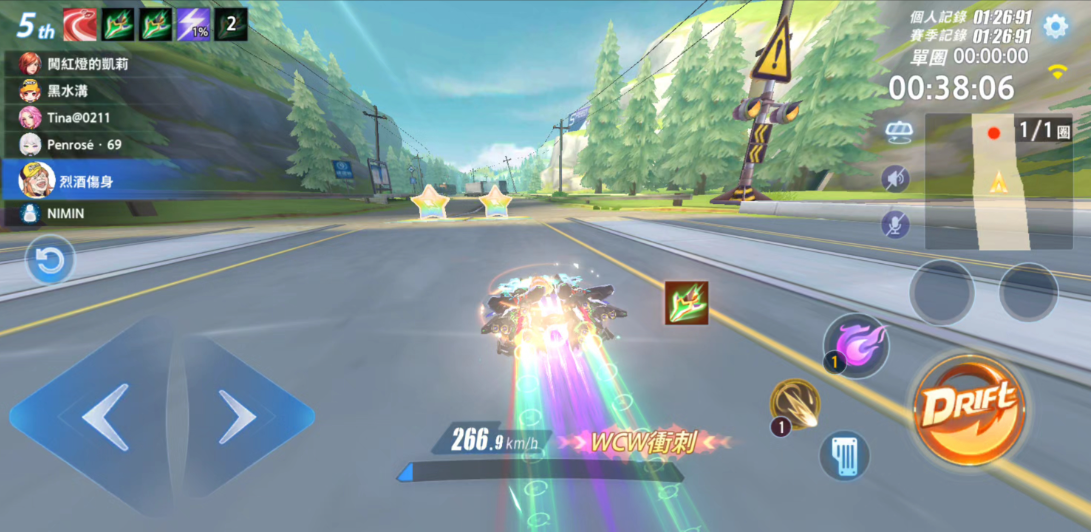
Task: Click the purple lightning 1% buff icon
Action: 193,24
